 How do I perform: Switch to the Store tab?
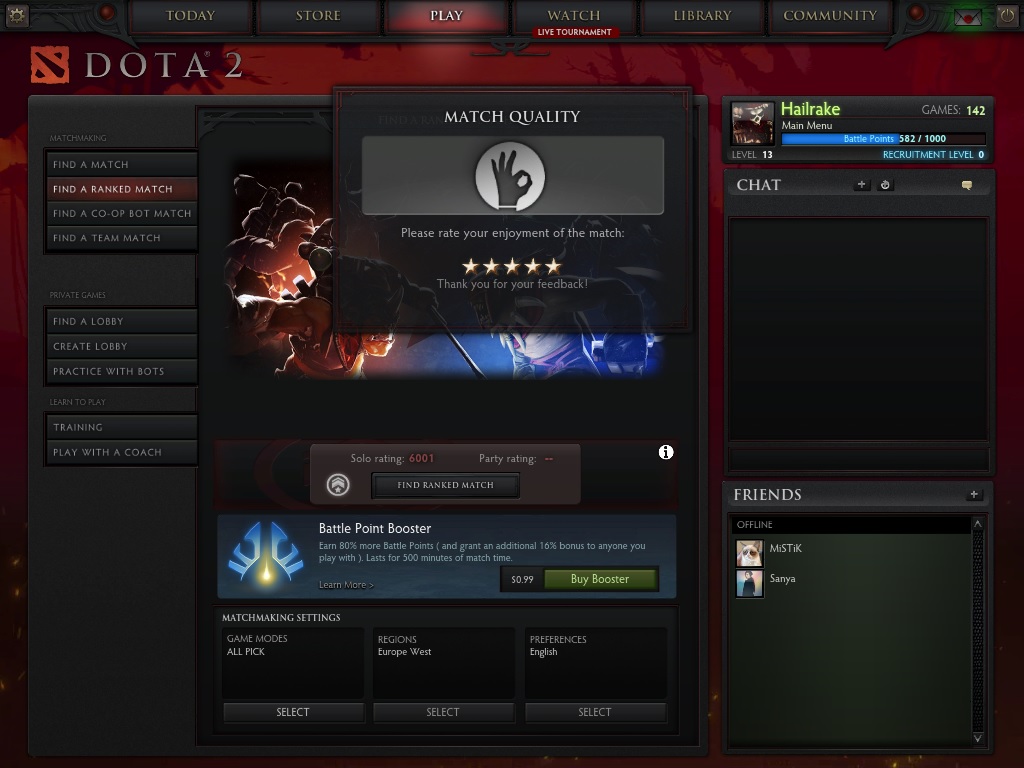318,16
